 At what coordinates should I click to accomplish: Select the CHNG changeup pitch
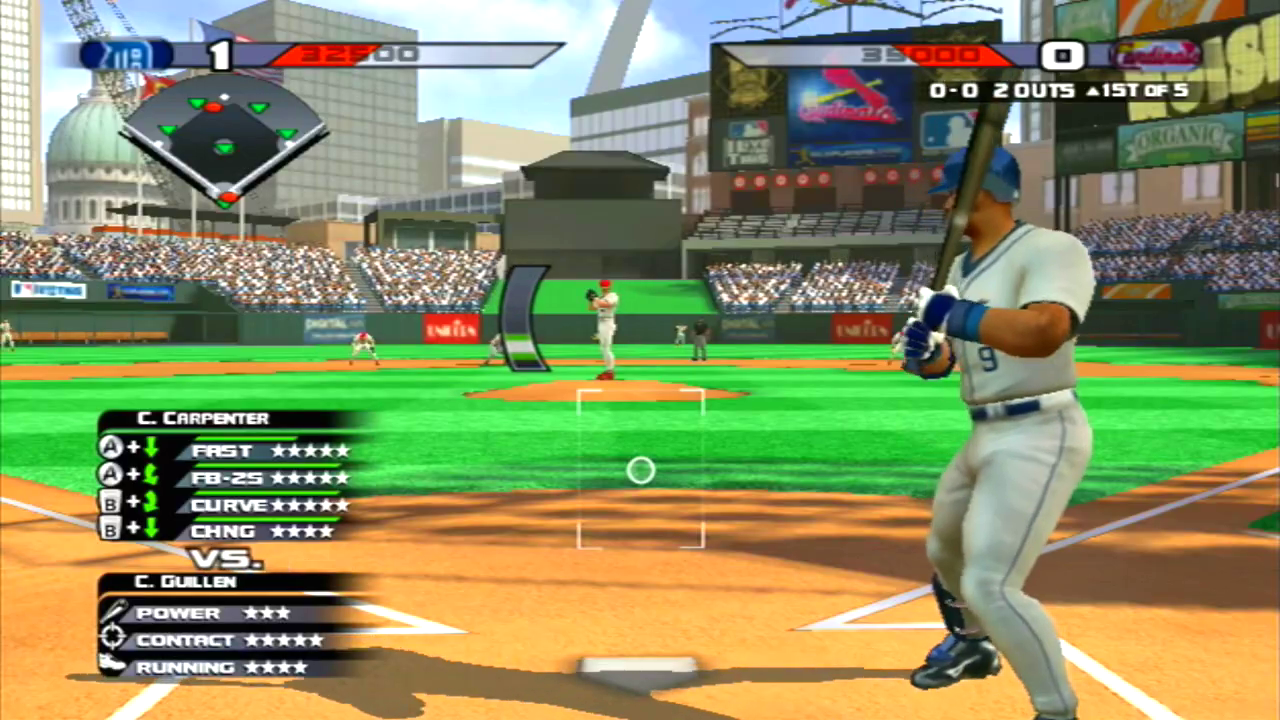tap(228, 531)
